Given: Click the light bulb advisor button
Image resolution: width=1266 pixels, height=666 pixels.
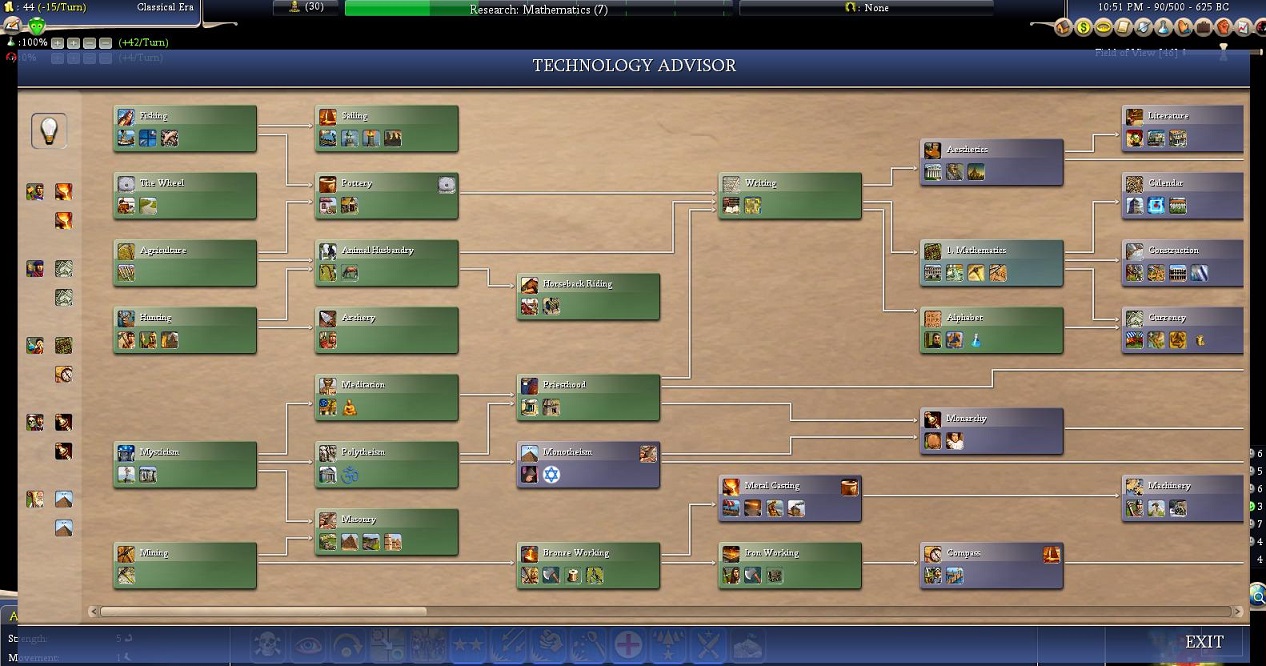Looking at the screenshot, I should (x=49, y=130).
